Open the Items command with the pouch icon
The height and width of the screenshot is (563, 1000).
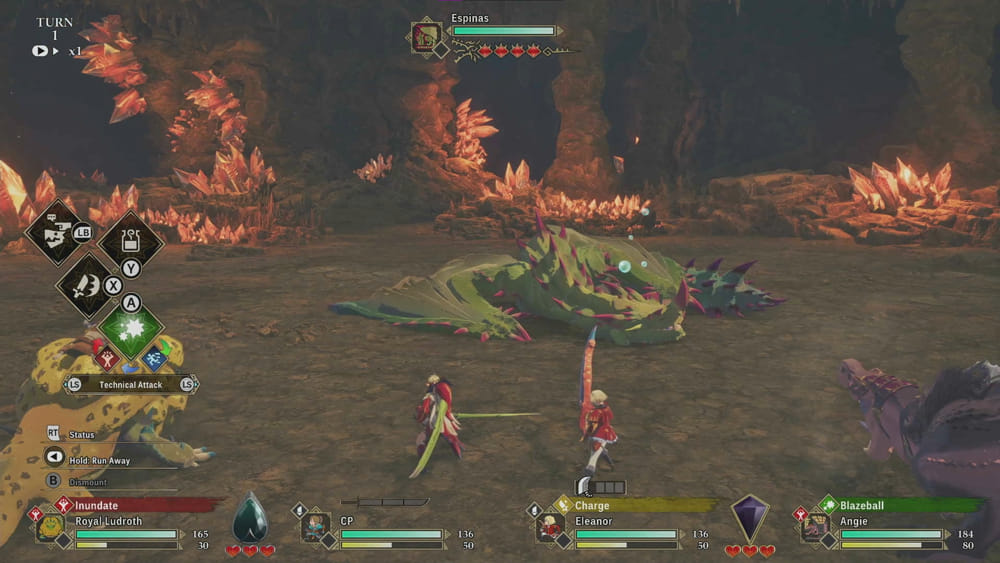click(x=131, y=240)
